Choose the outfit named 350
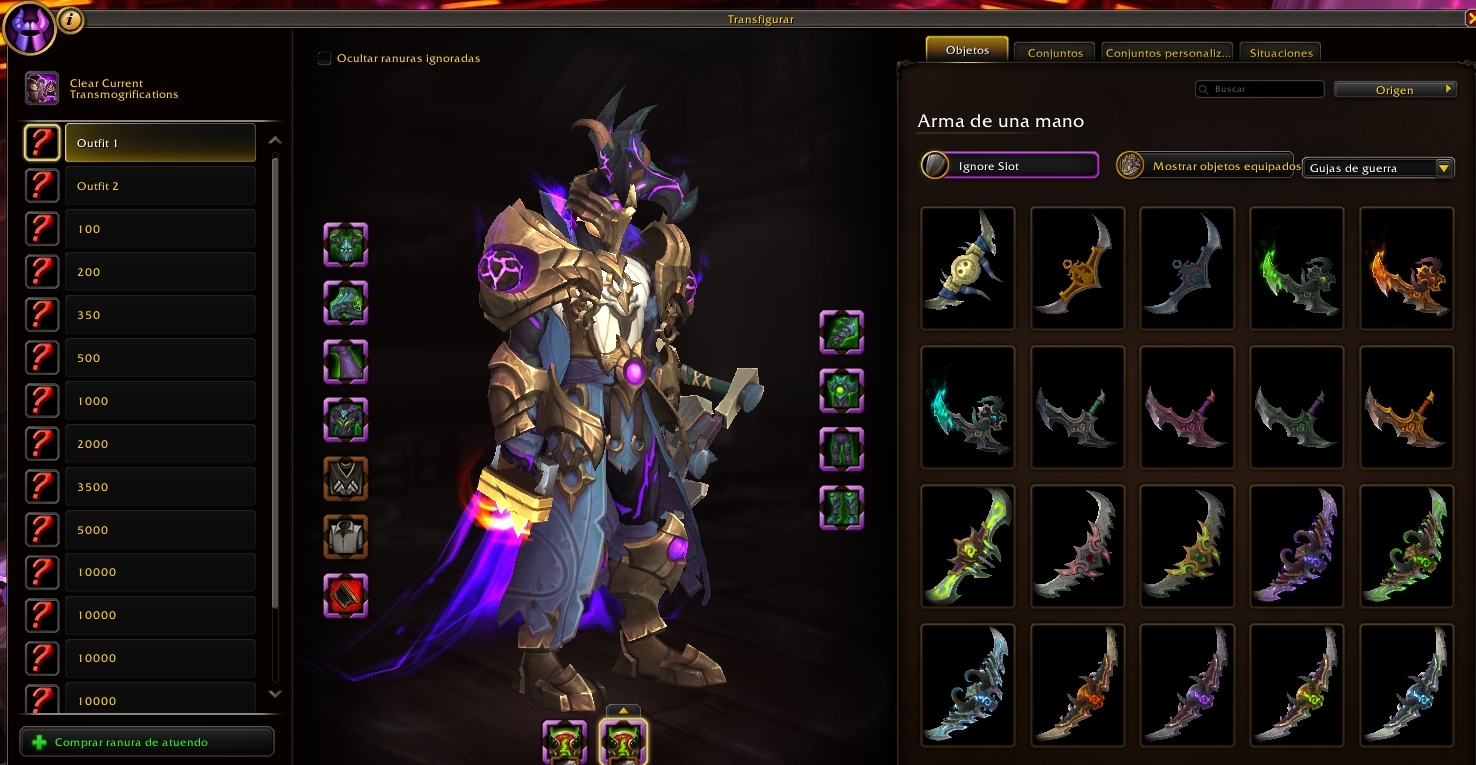This screenshot has width=1476, height=765. tap(160, 315)
